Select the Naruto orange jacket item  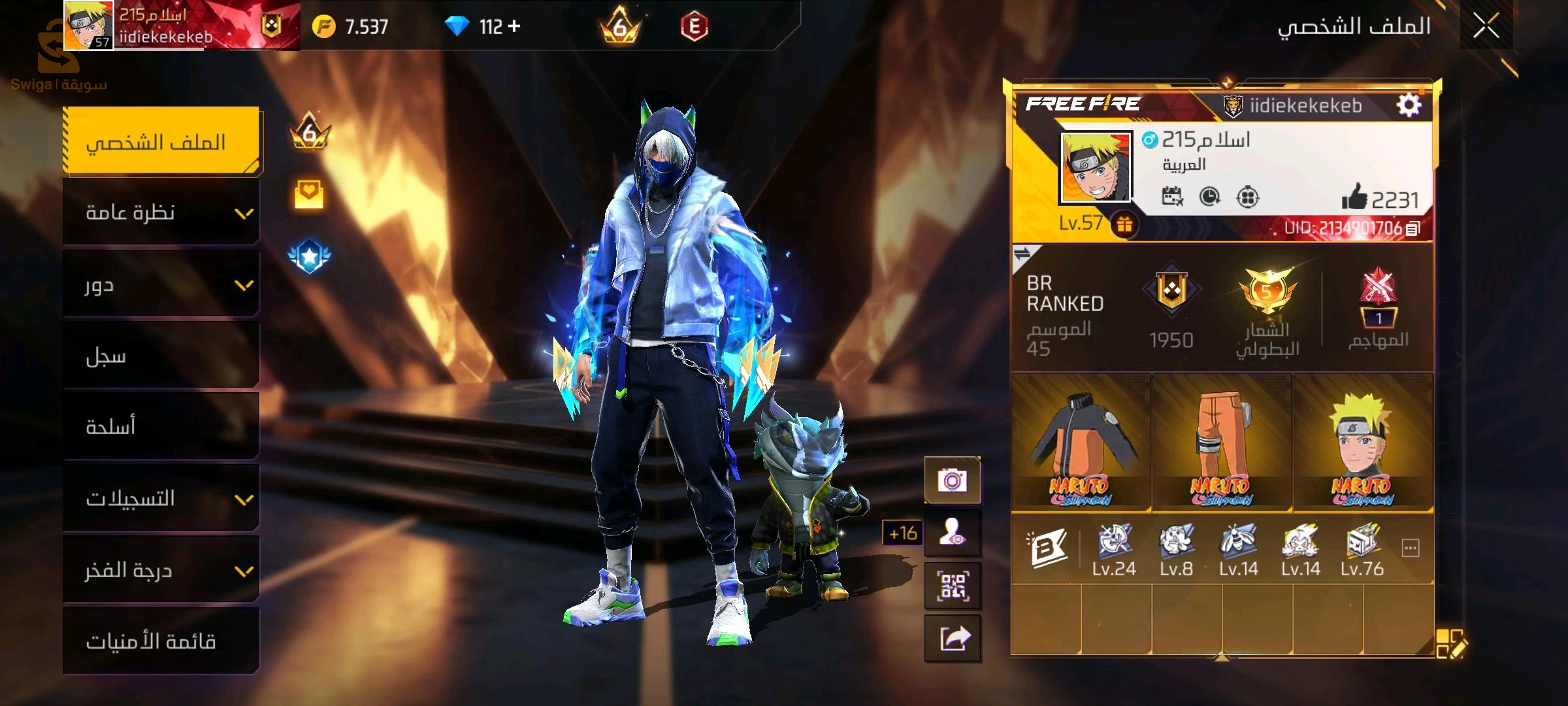[1081, 443]
